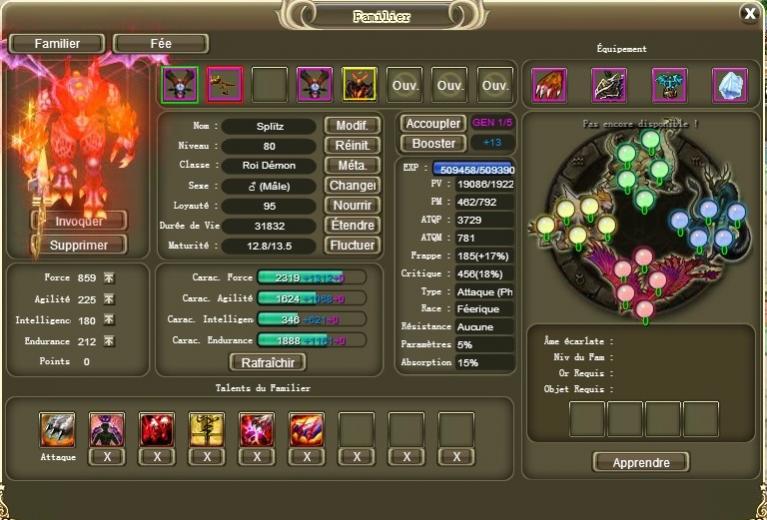Click the Réinit. level button
767x520 pixels.
352,146
